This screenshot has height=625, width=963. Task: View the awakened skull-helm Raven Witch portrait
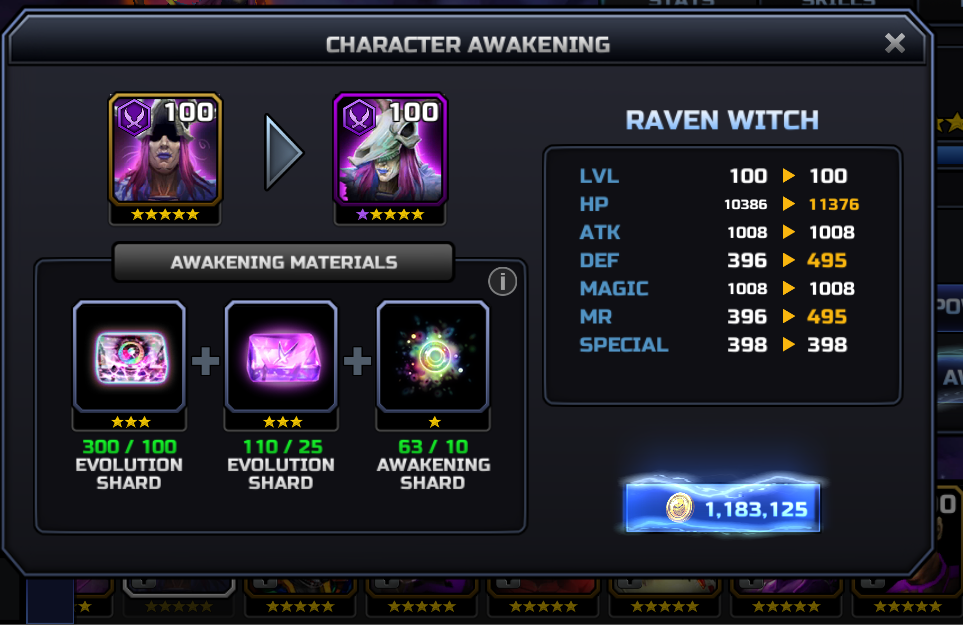point(390,150)
